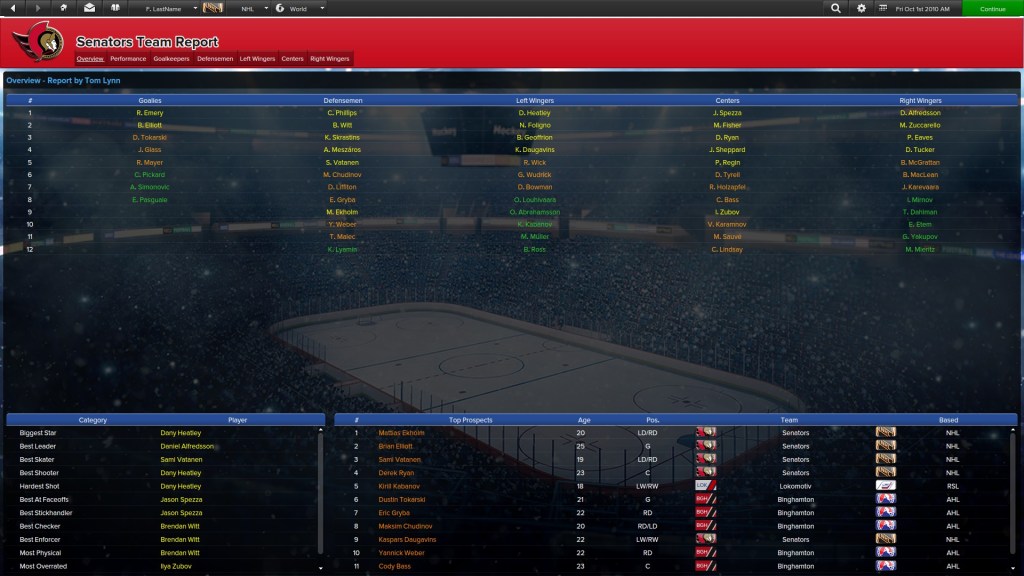Open the Defensemen tab
This screenshot has height=576, width=1024.
[215, 59]
